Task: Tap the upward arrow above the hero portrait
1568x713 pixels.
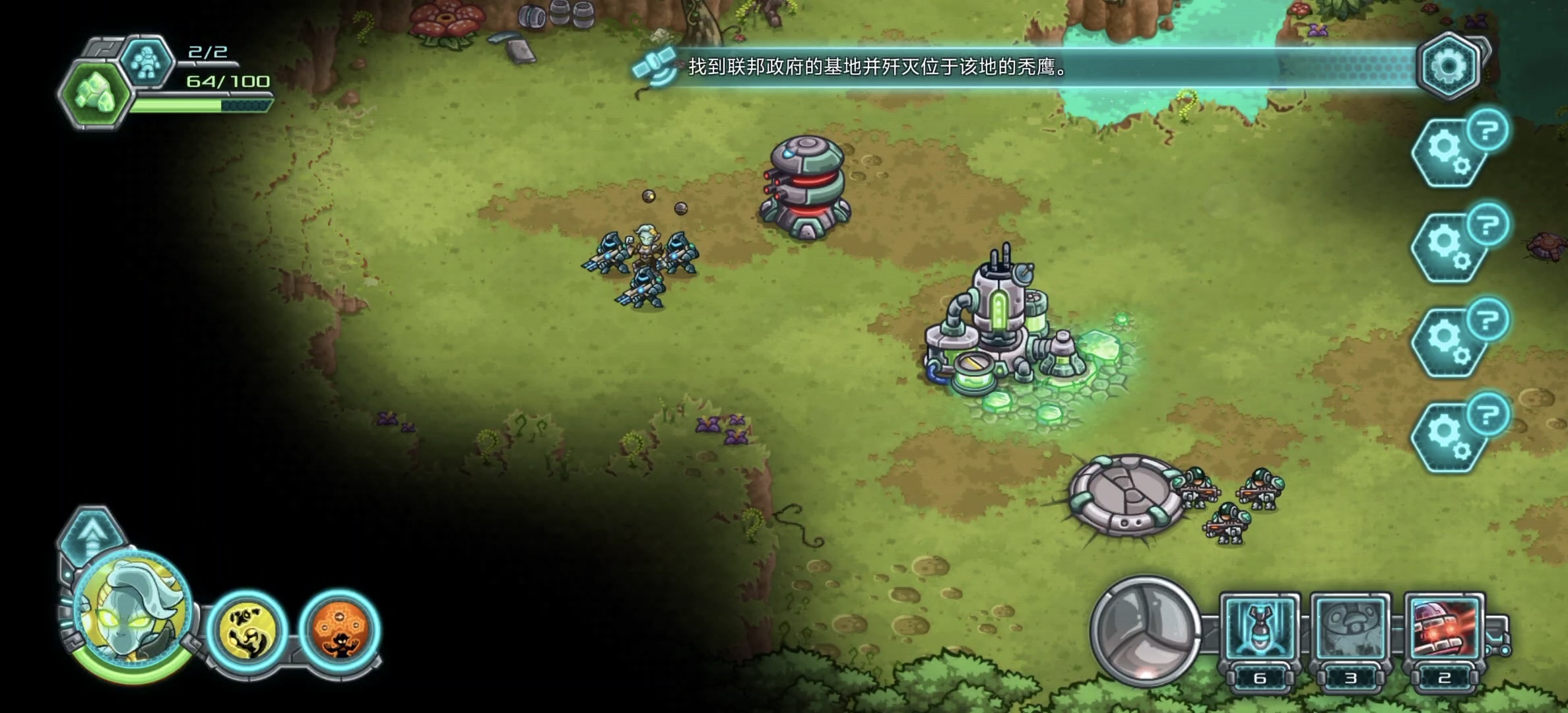Action: coord(92,531)
